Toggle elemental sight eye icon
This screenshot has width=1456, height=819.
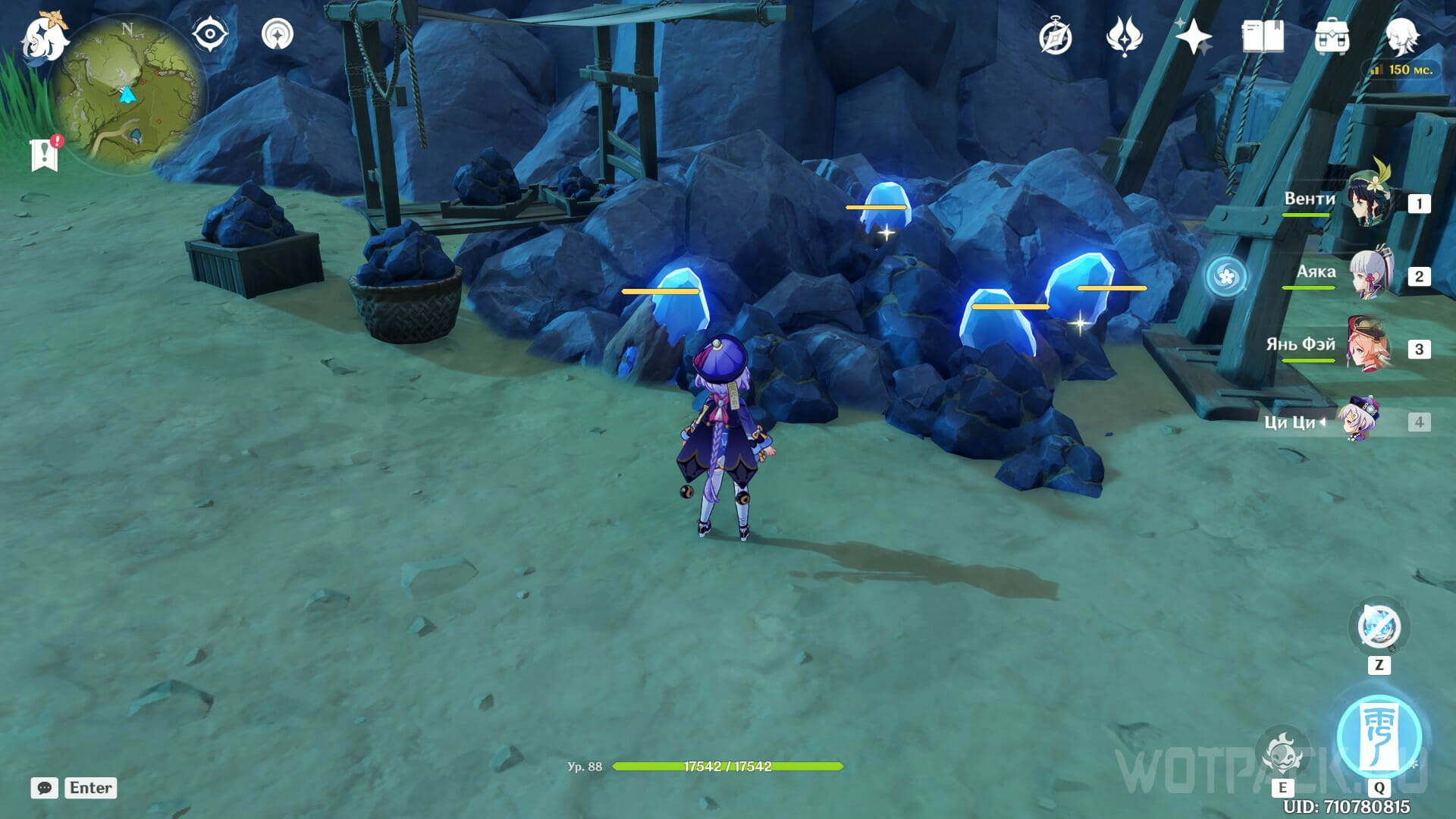click(210, 35)
